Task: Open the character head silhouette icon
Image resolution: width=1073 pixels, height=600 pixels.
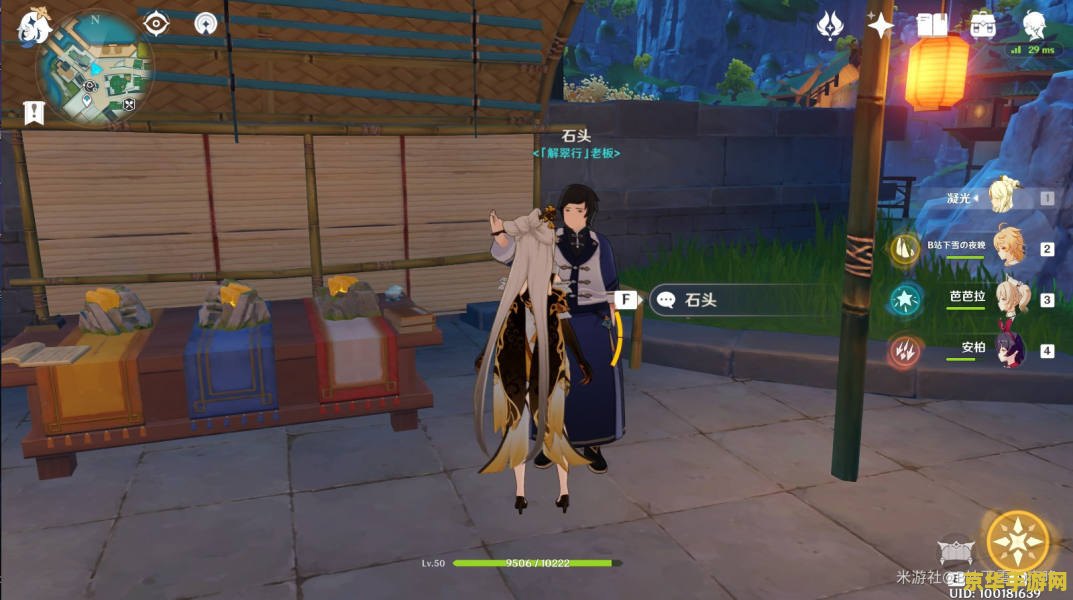Action: coord(1034,24)
